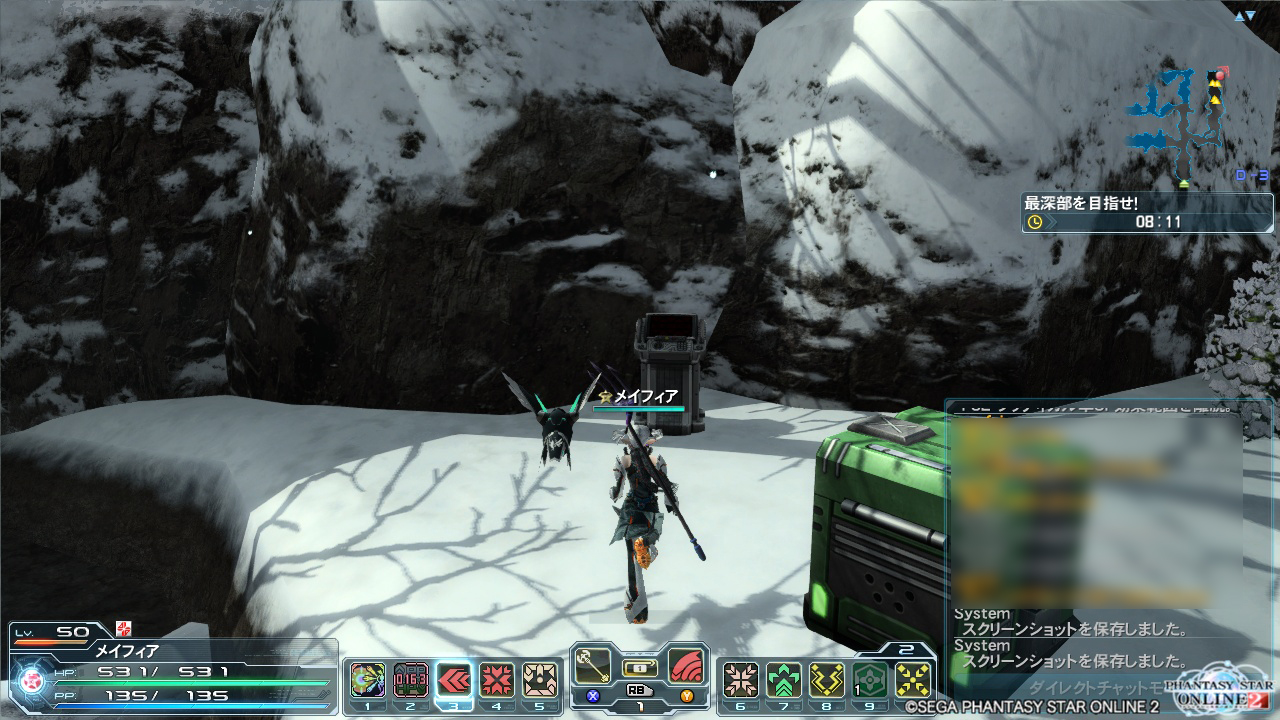Select the golden rod weapon palette slot

click(x=593, y=666)
